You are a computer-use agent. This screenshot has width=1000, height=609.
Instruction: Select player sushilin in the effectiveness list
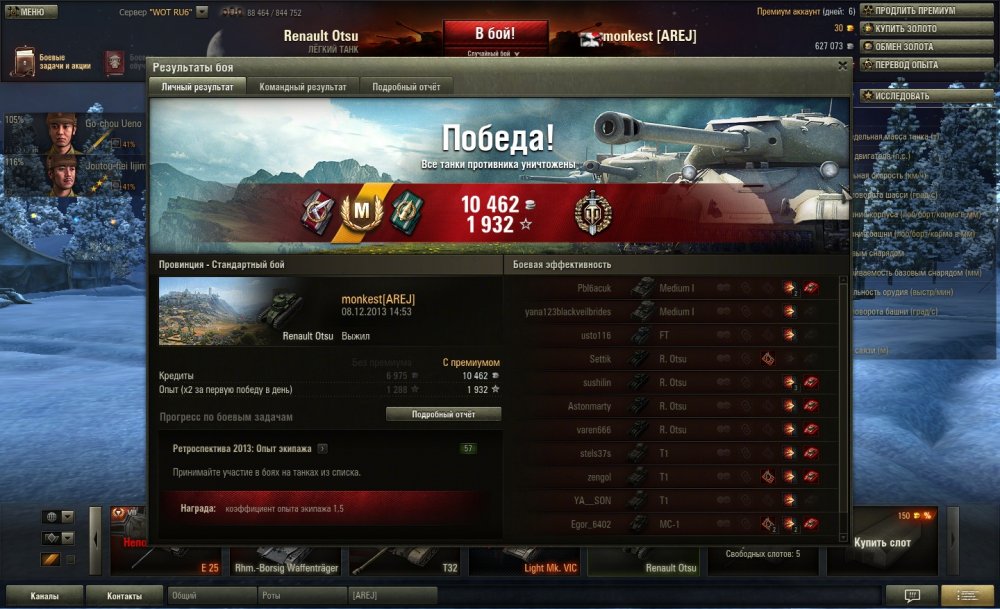595,383
